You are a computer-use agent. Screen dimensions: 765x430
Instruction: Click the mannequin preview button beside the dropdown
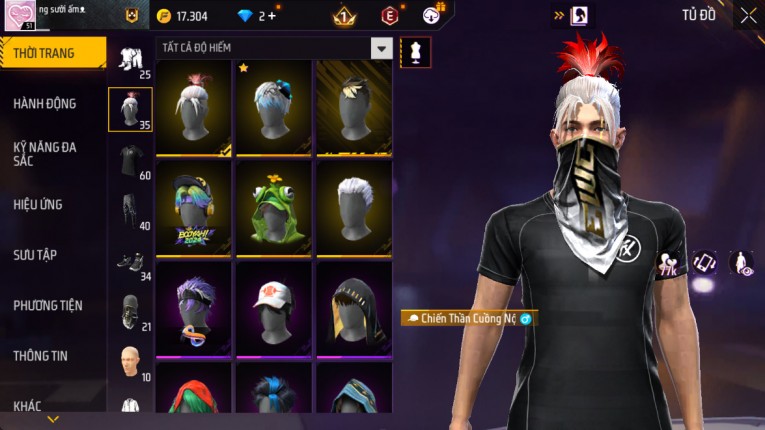pyautogui.click(x=414, y=51)
